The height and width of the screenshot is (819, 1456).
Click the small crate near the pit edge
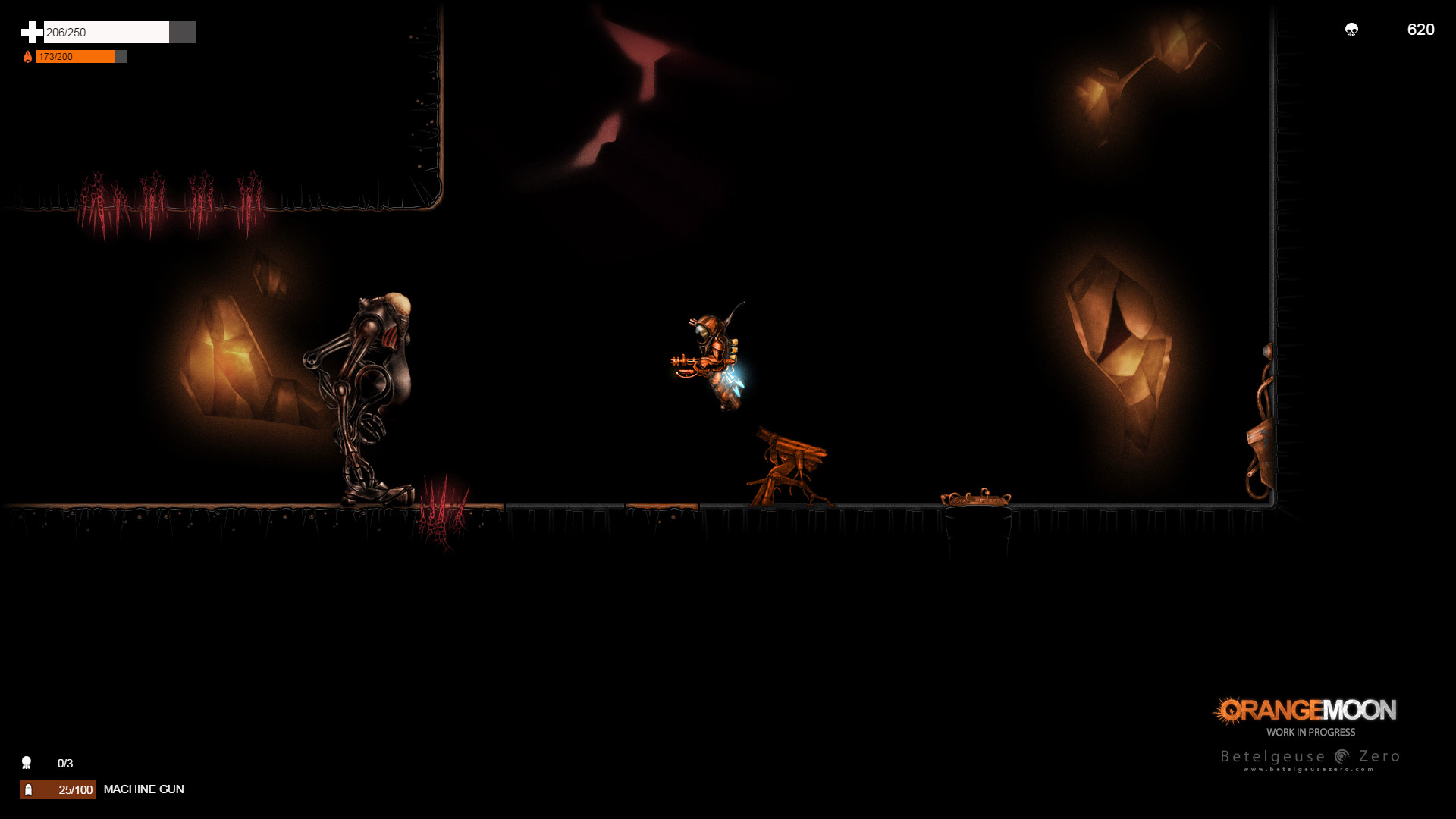coord(976,498)
